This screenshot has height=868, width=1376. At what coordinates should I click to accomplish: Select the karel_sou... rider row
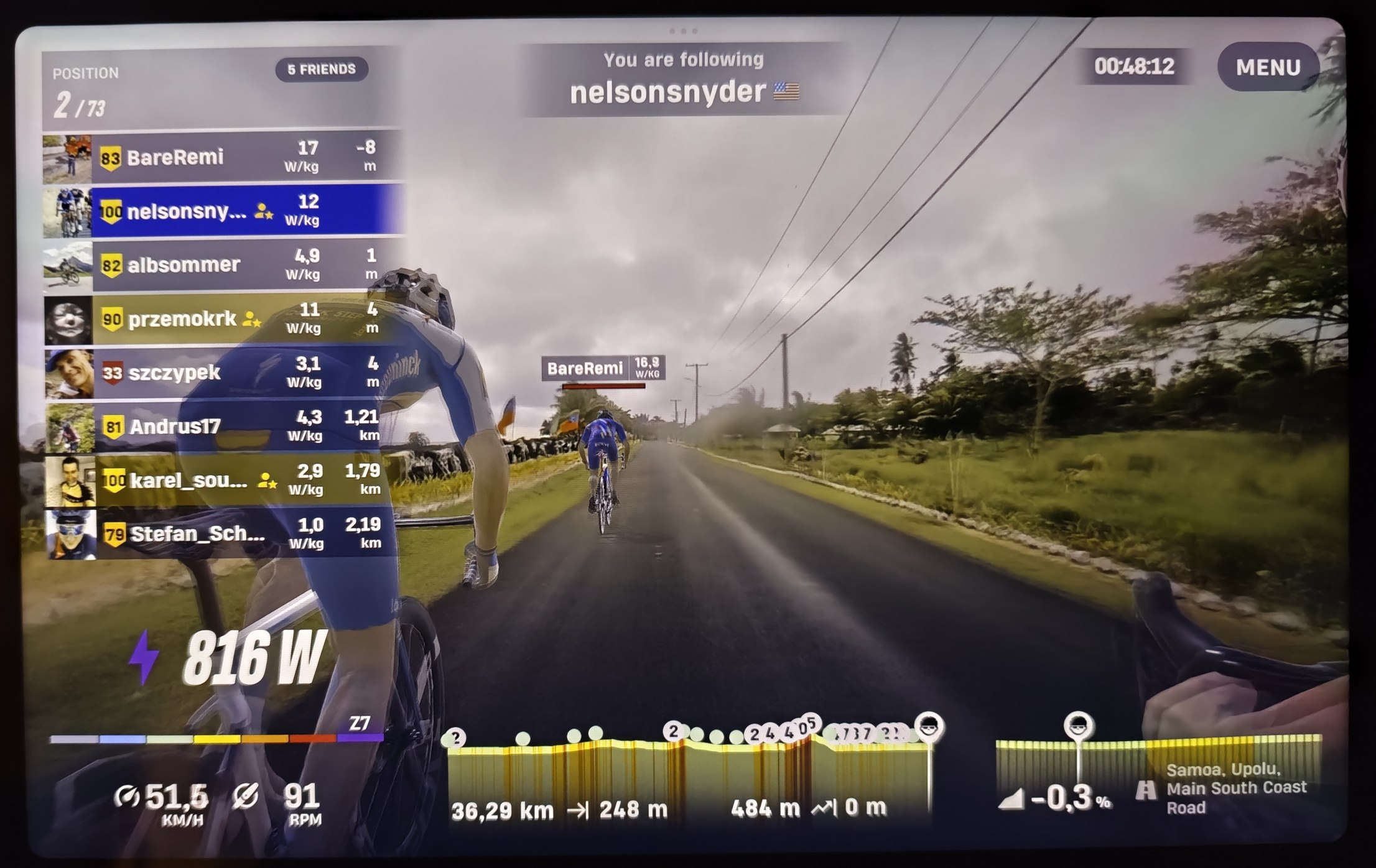224,481
